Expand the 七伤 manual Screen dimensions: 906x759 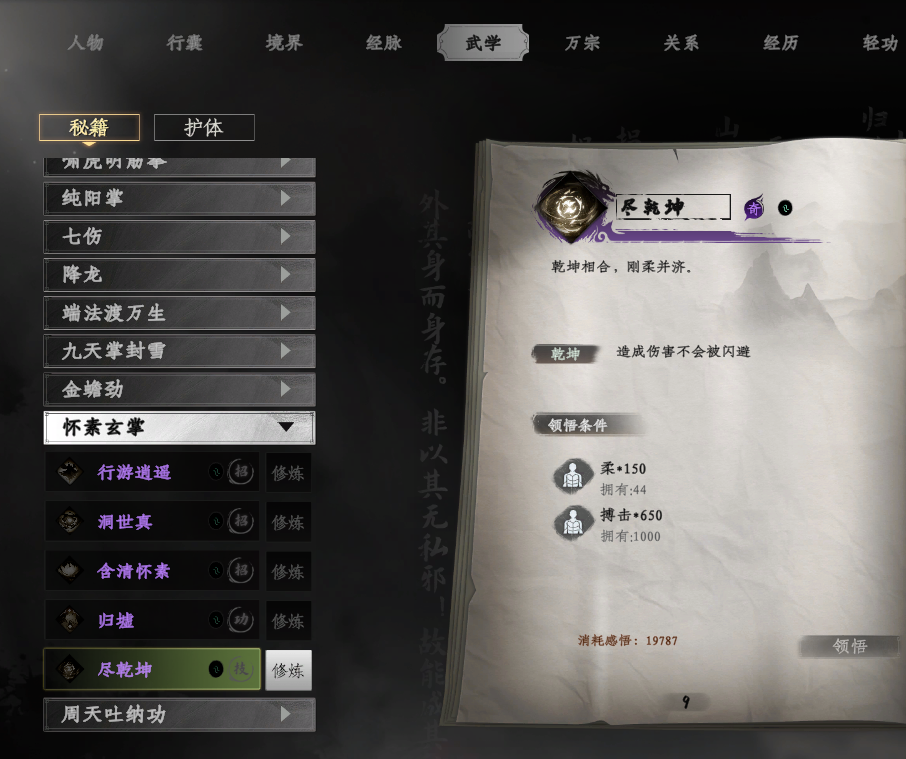pyautogui.click(x=179, y=237)
